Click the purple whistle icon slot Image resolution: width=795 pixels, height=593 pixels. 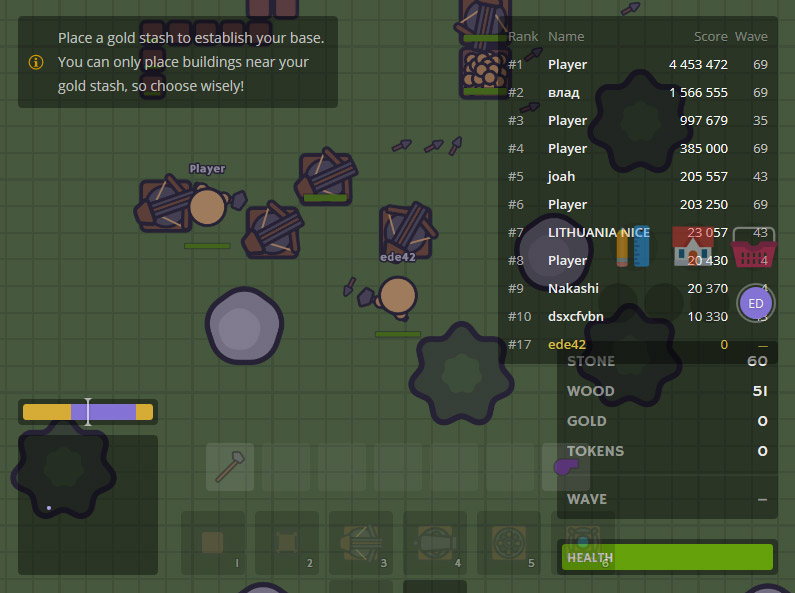tap(565, 467)
